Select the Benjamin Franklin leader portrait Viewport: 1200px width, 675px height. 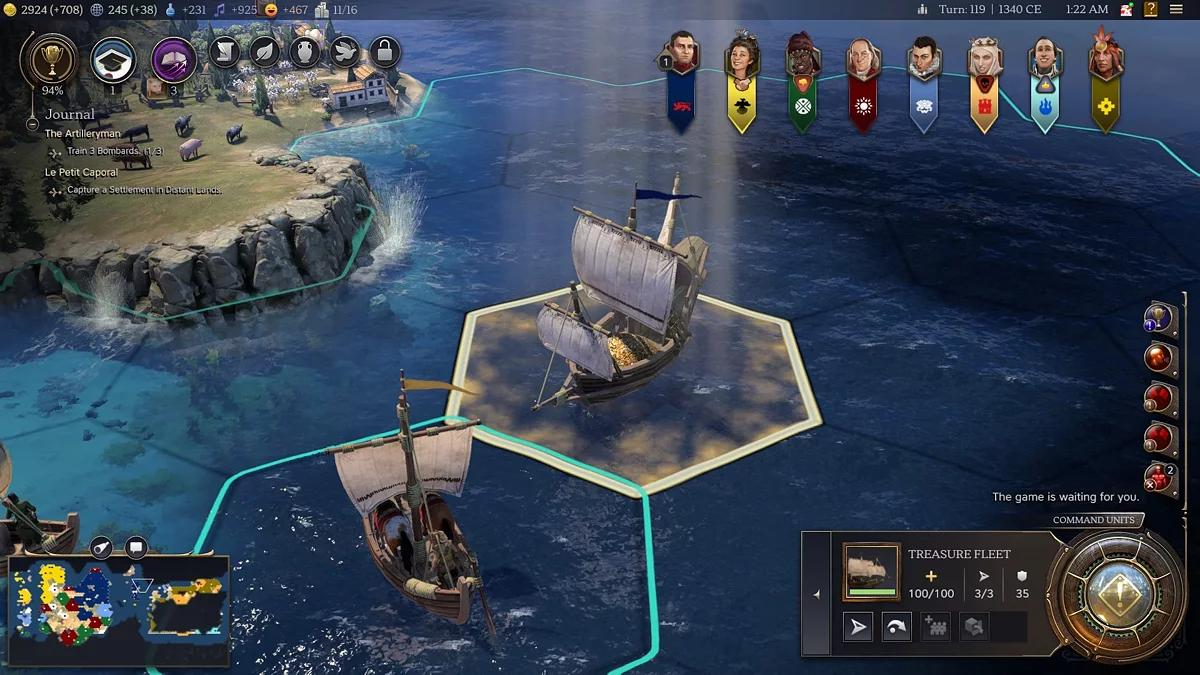click(x=862, y=60)
